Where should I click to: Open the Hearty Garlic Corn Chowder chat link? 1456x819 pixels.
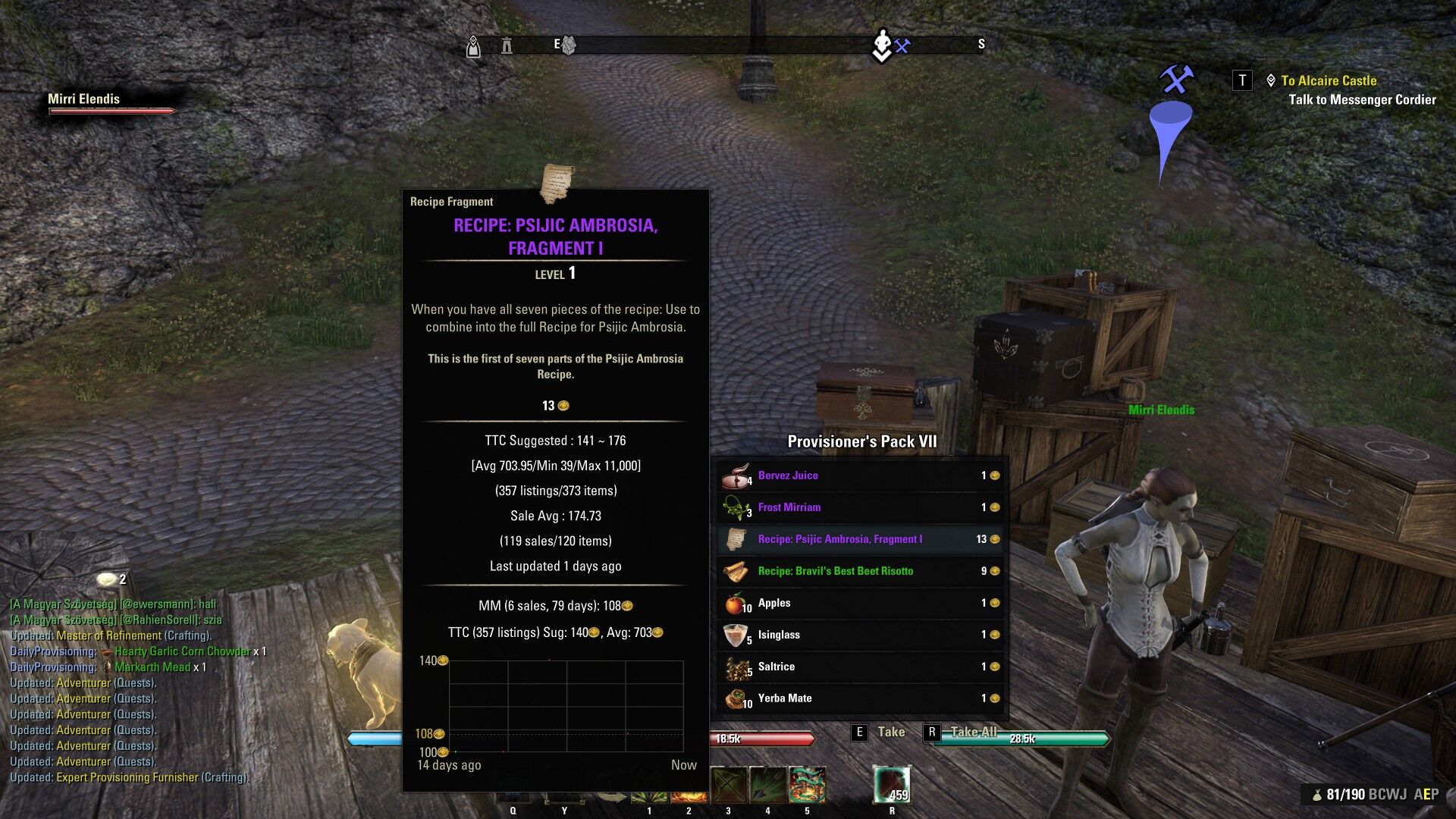pyautogui.click(x=182, y=651)
